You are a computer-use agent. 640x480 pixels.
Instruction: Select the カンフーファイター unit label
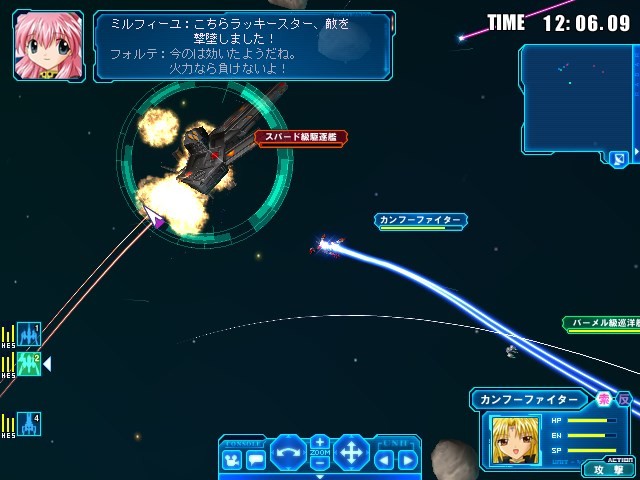click(x=421, y=219)
